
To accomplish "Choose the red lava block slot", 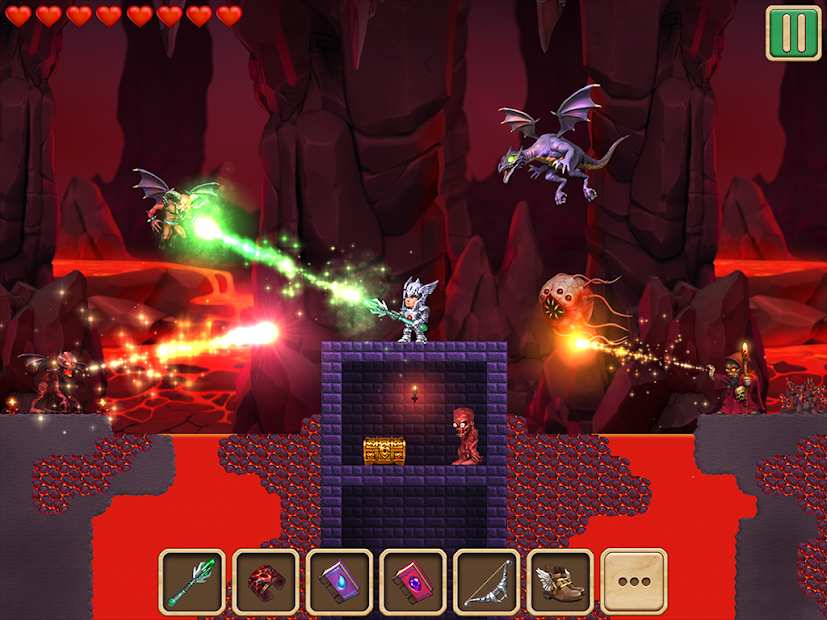I will pos(266,581).
